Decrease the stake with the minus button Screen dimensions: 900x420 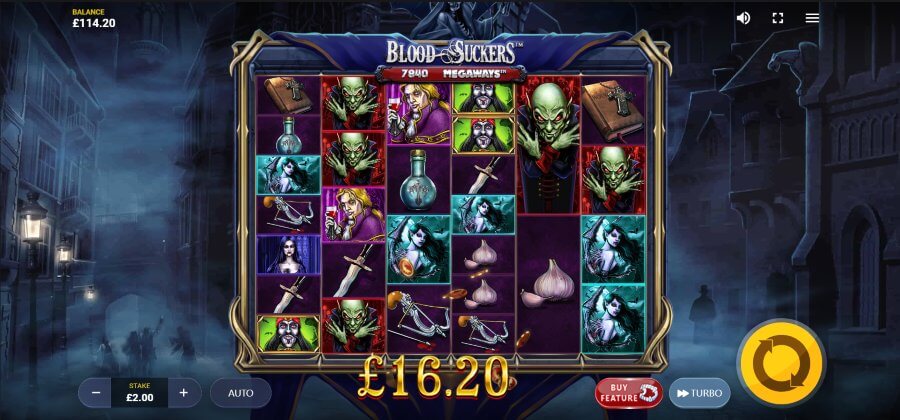(x=96, y=393)
